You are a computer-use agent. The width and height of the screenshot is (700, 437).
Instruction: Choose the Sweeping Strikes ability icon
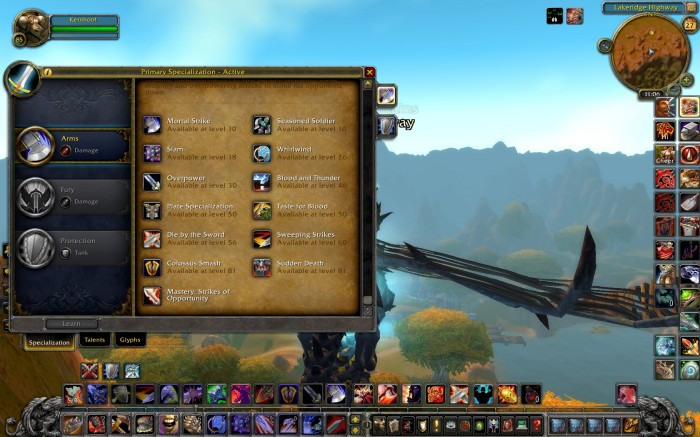click(x=261, y=239)
